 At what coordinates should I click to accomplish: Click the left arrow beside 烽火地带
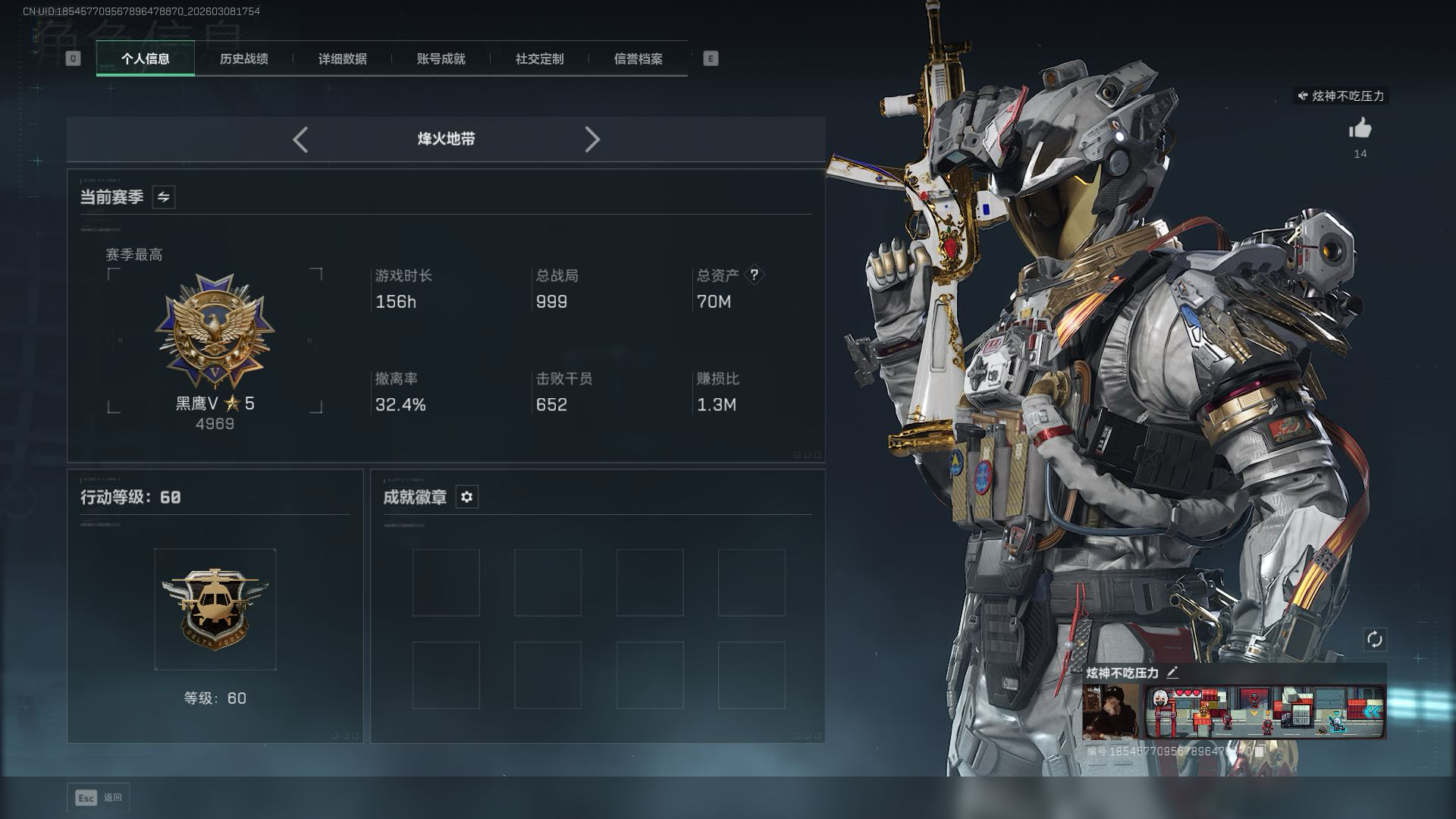[x=300, y=140]
